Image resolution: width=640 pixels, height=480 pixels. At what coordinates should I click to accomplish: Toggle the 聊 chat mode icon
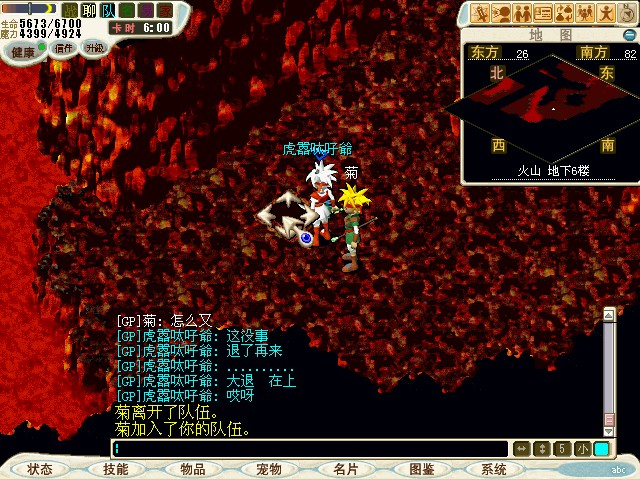88,10
